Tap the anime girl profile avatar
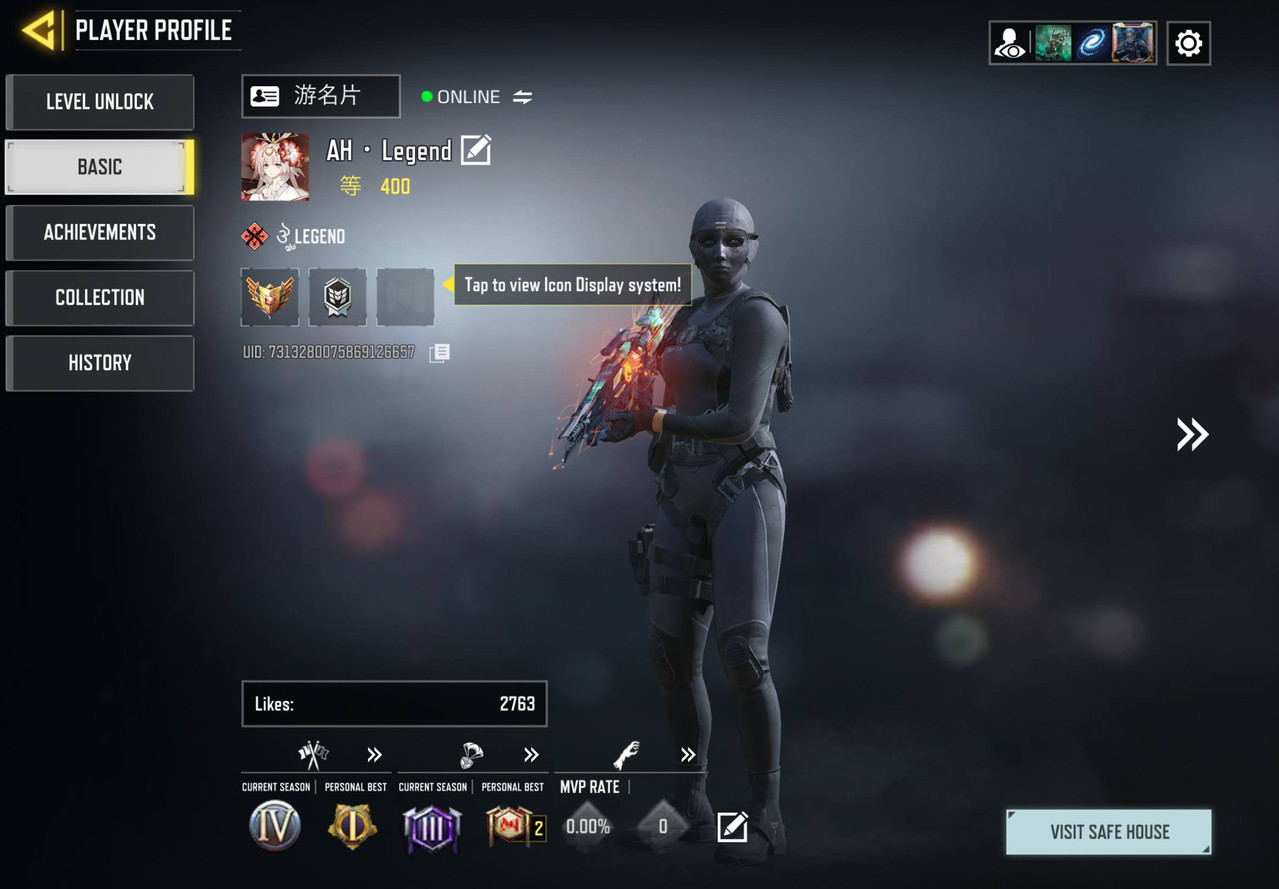This screenshot has width=1279, height=889. [275, 168]
